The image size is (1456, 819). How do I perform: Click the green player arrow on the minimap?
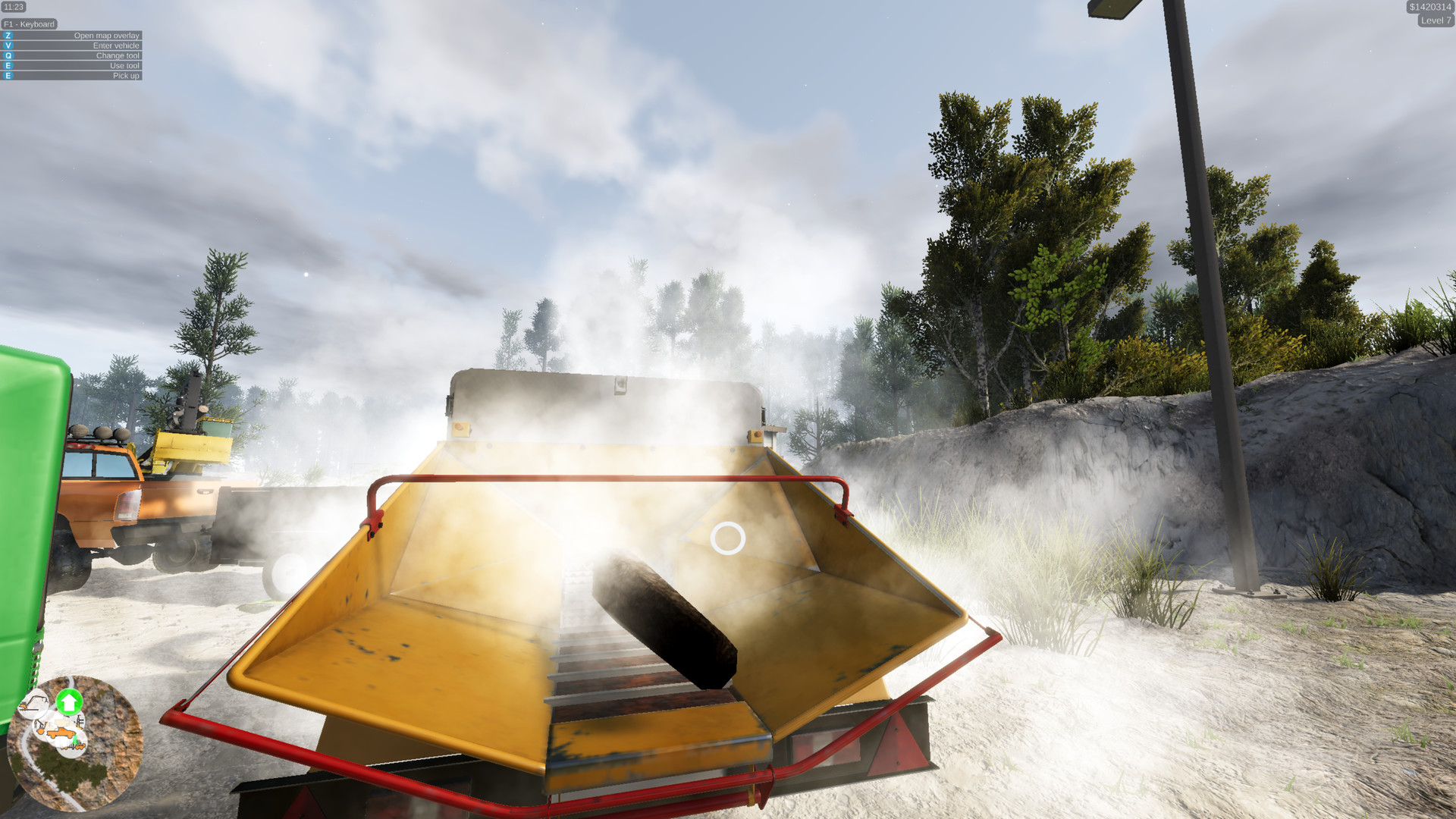point(70,701)
